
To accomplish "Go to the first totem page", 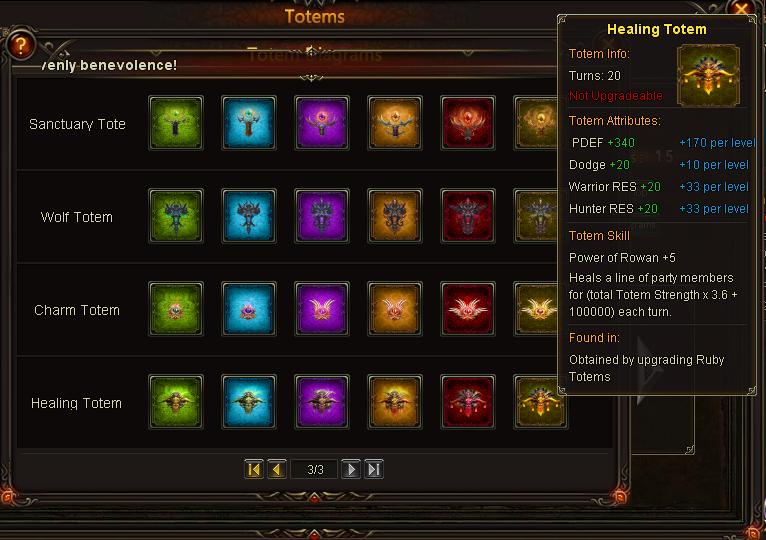I will click(x=254, y=469).
